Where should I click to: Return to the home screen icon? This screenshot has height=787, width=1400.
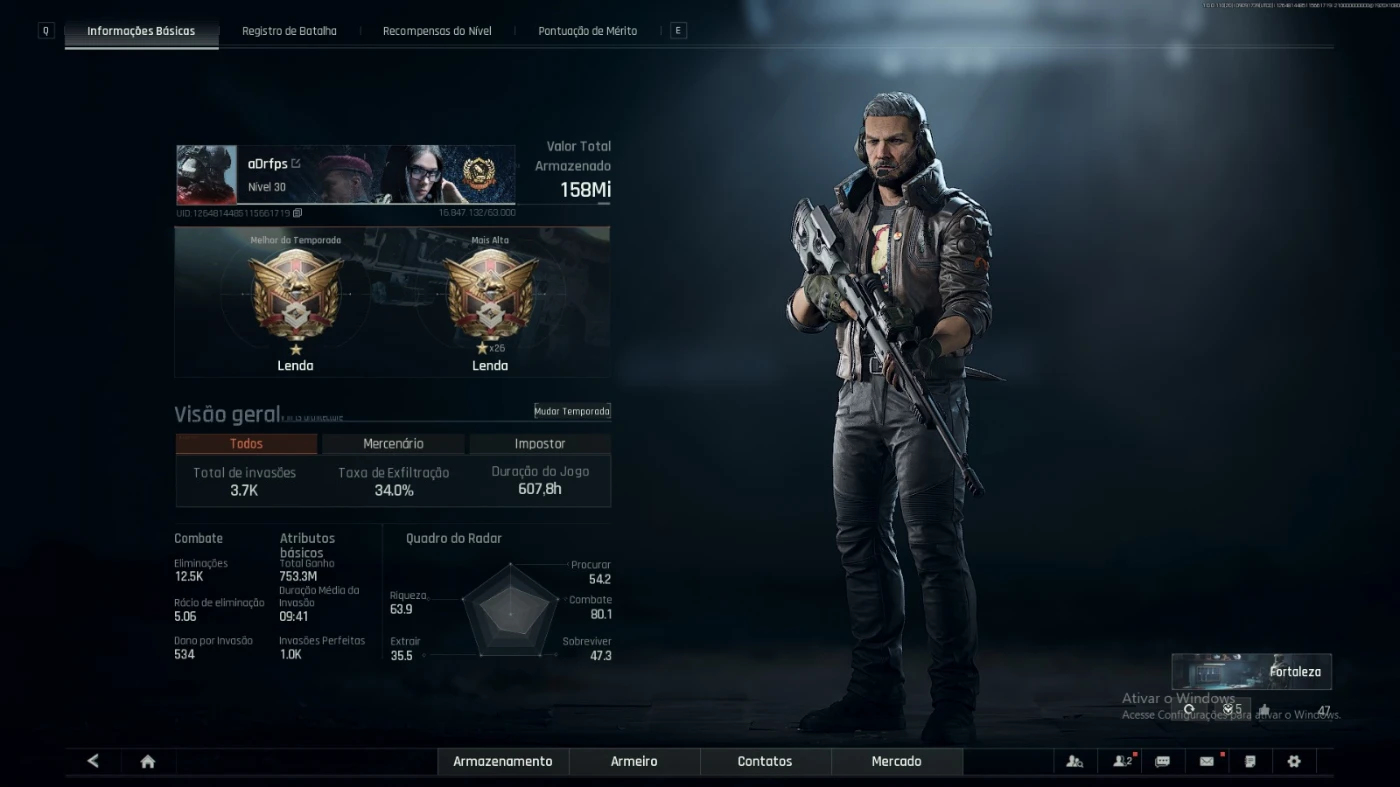point(148,761)
